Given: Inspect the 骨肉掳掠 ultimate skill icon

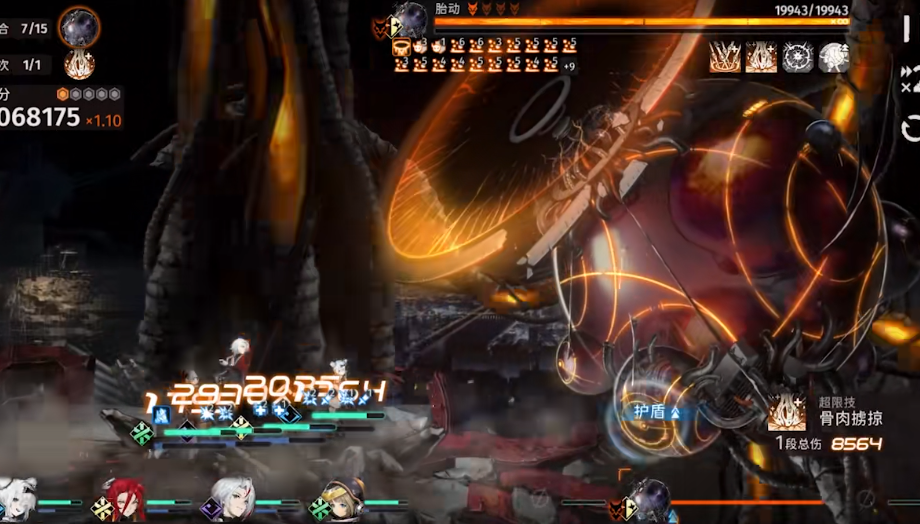Looking at the screenshot, I should click(787, 412).
